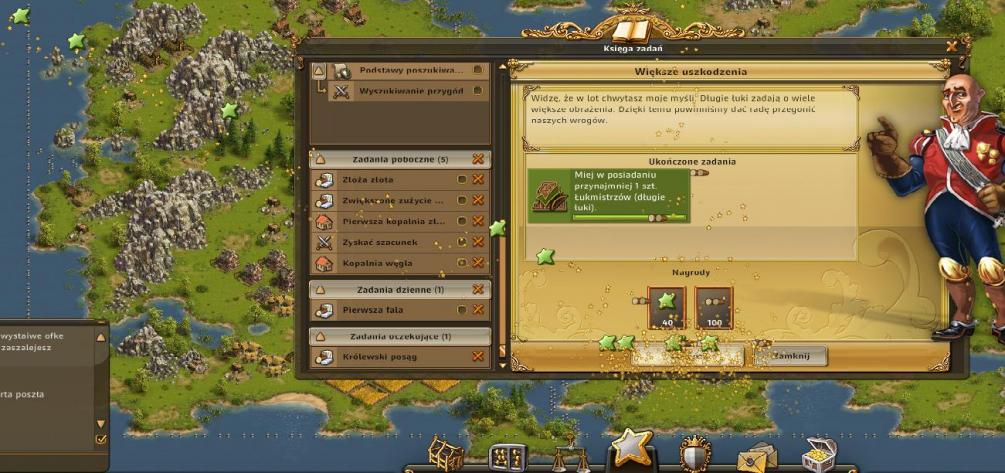Close the Księga zadań window with X
Screen dimensions: 1005x473
point(951,46)
